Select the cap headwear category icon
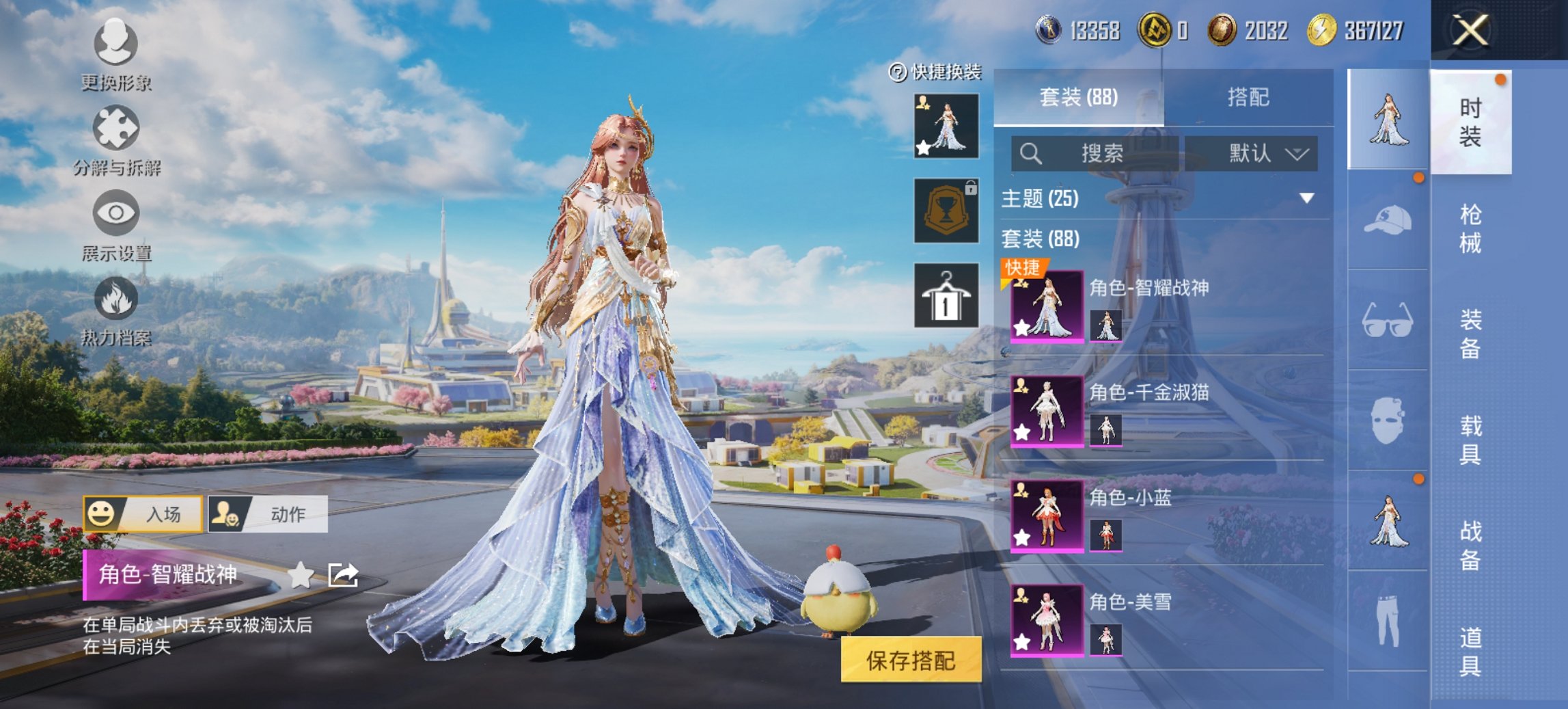The image size is (1568, 709). click(1388, 220)
